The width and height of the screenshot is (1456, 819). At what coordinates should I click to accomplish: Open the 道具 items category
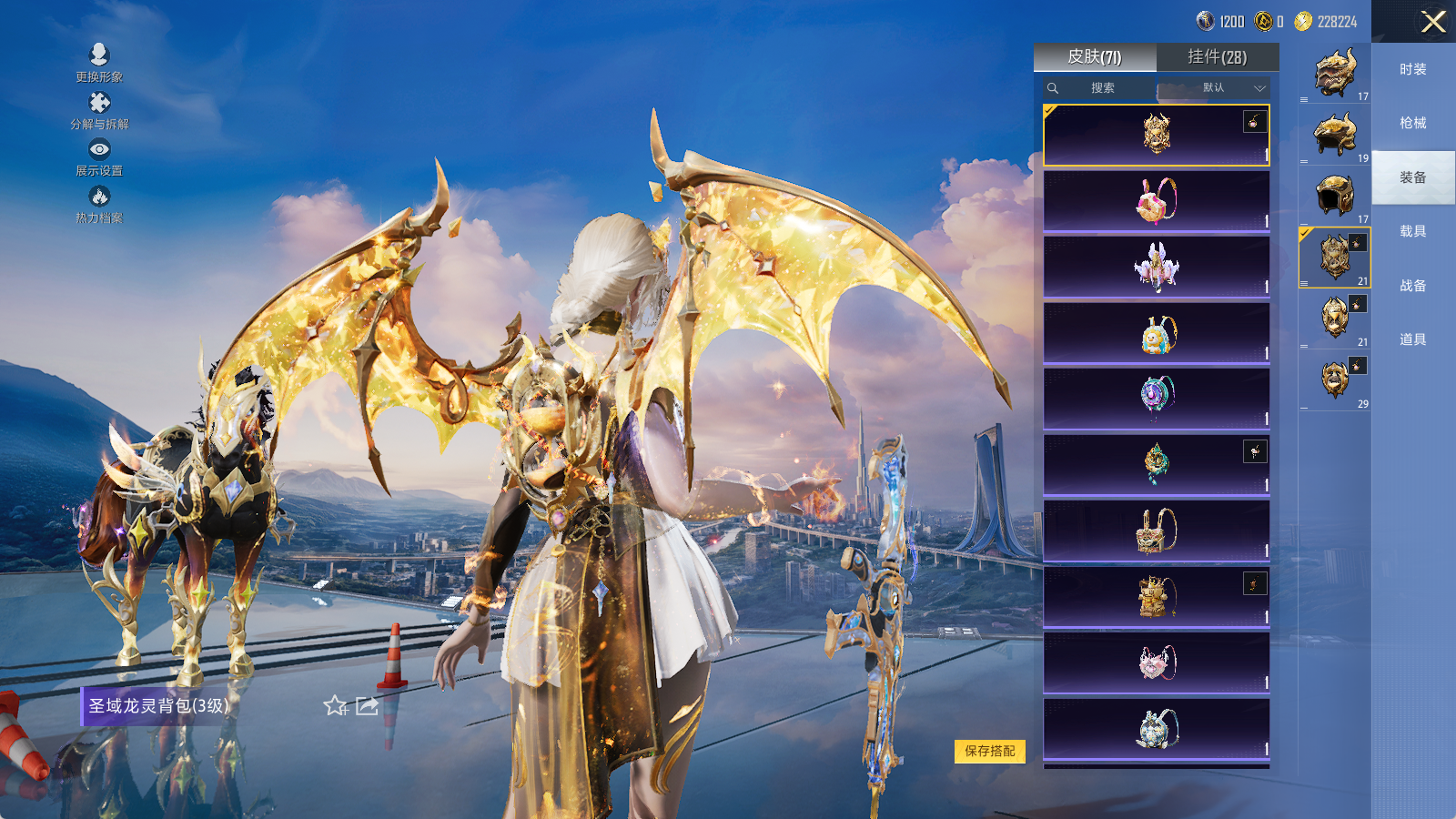tap(1412, 339)
